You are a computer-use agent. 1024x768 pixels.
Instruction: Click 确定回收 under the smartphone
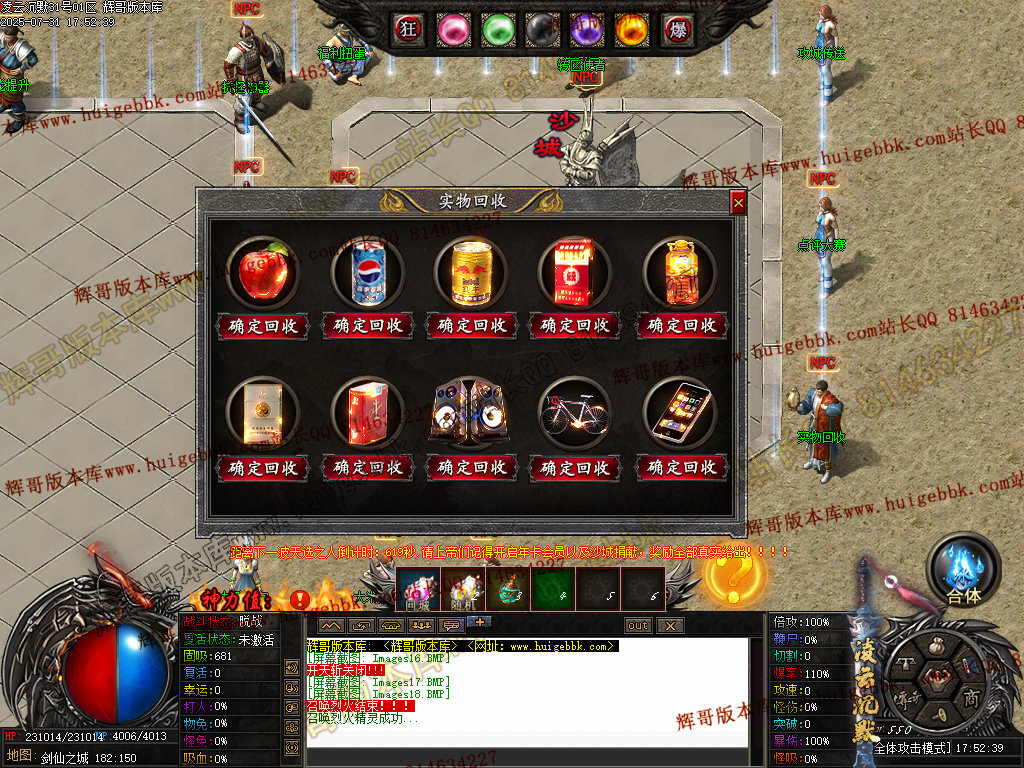680,467
